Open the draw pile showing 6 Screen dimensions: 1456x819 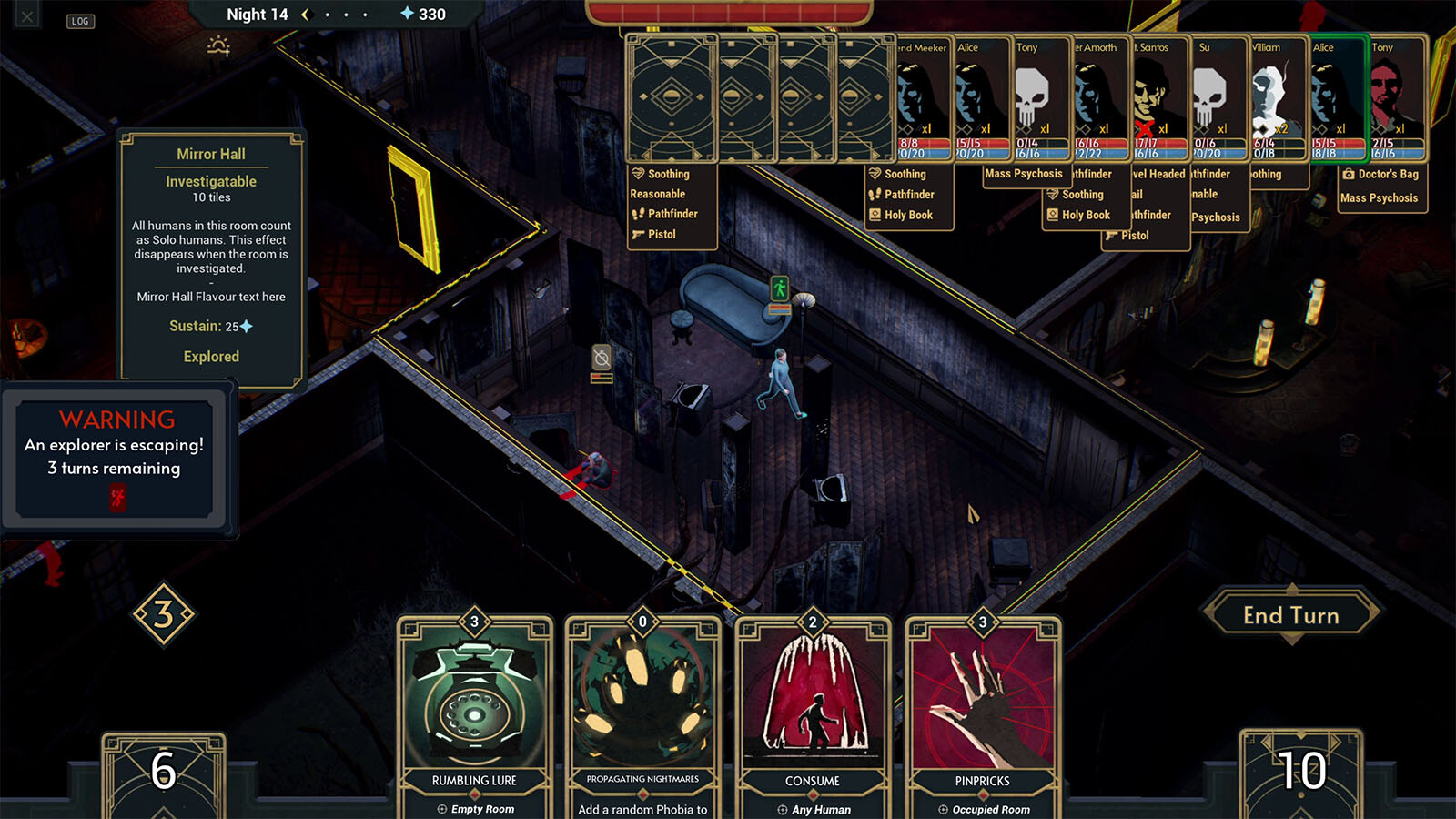point(164,772)
